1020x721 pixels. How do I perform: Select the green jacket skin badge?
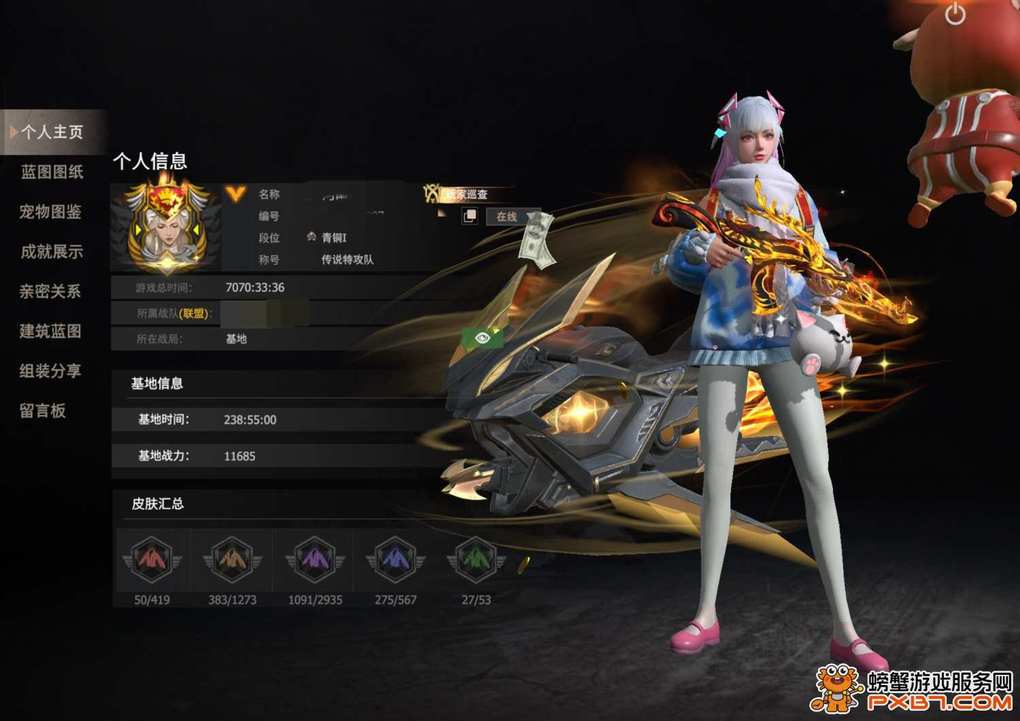(x=476, y=559)
